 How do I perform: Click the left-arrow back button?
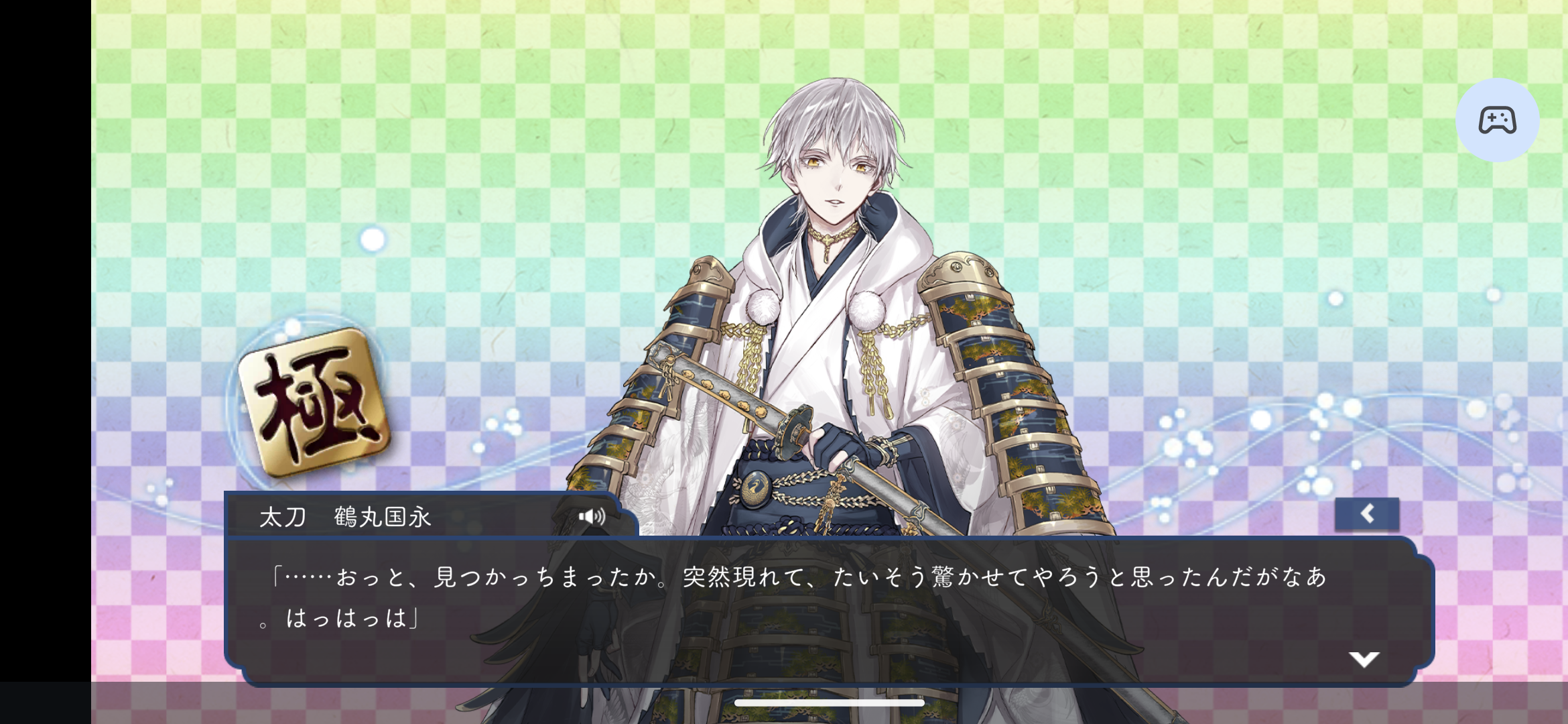1367,514
